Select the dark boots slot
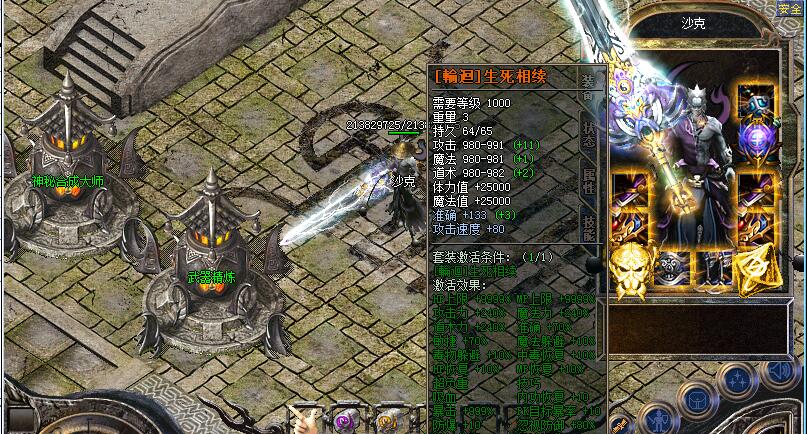807x434 pixels. (714, 265)
